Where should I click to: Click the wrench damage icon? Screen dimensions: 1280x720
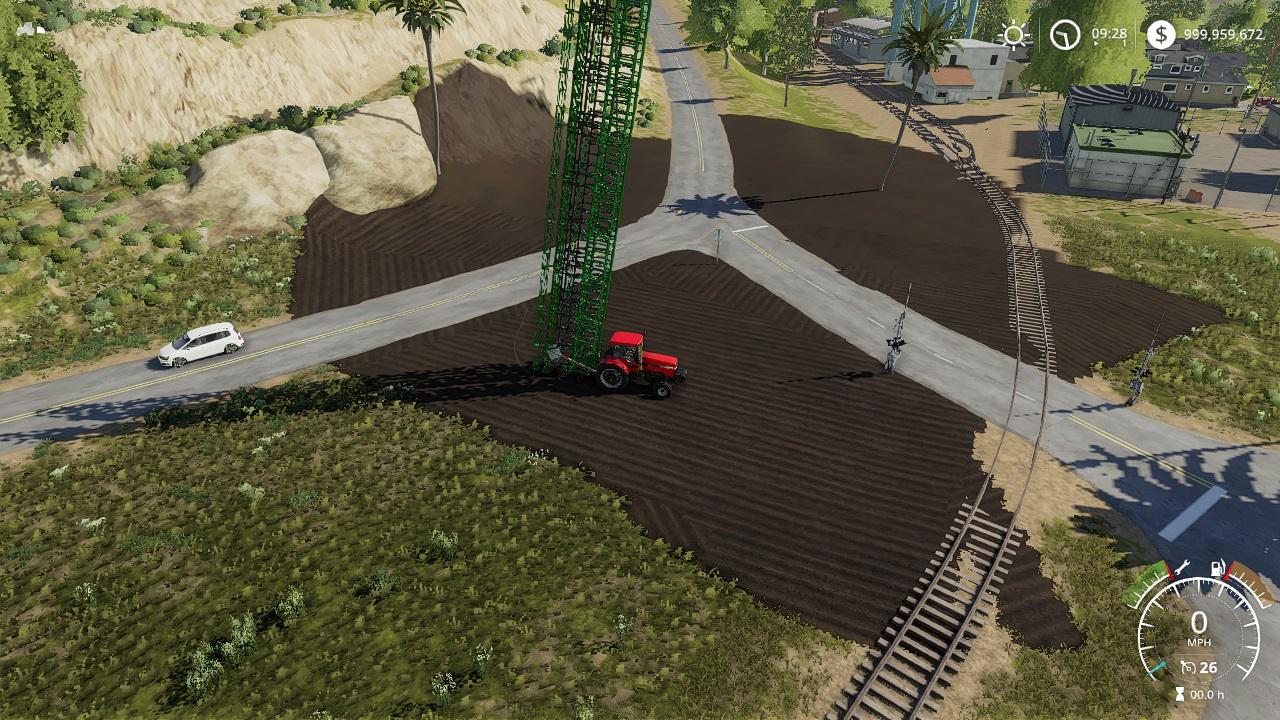[x=1181, y=568]
